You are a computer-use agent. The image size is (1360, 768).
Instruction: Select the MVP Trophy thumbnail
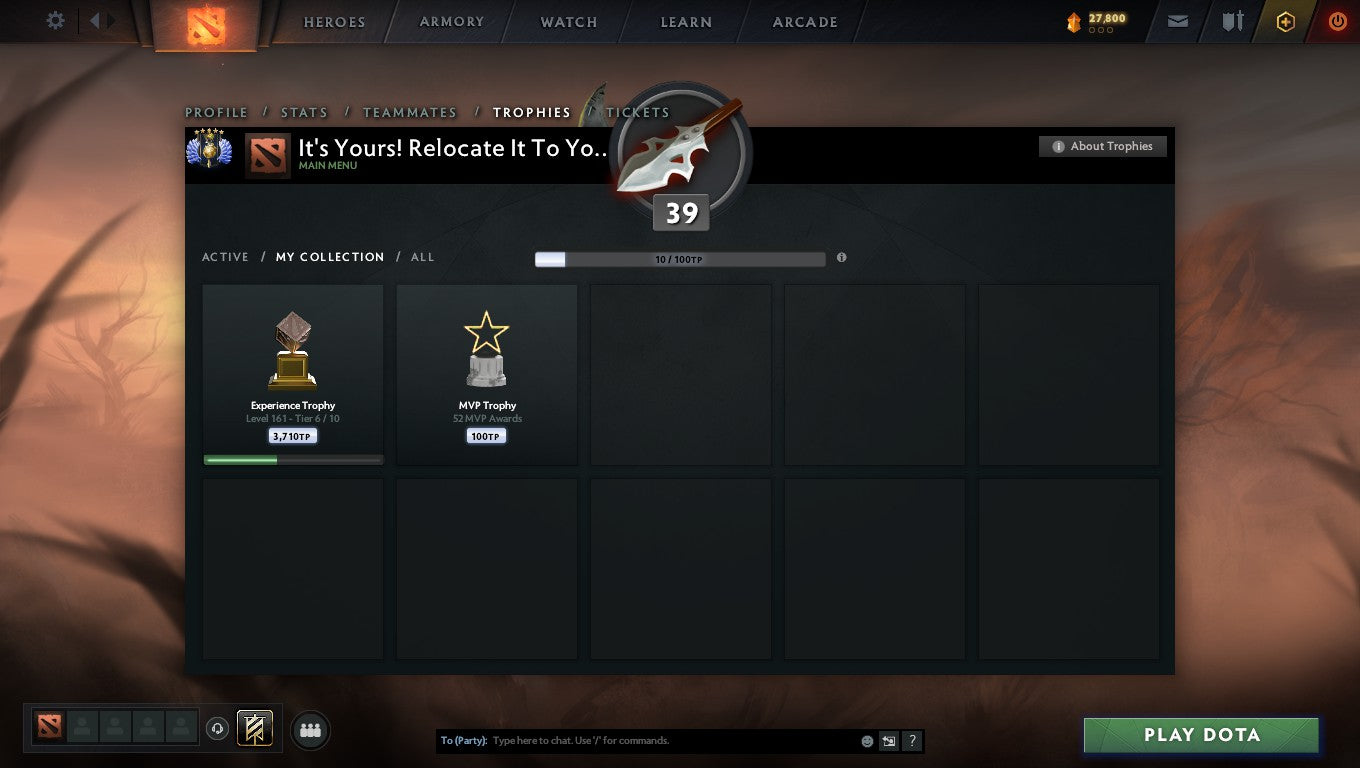click(486, 350)
